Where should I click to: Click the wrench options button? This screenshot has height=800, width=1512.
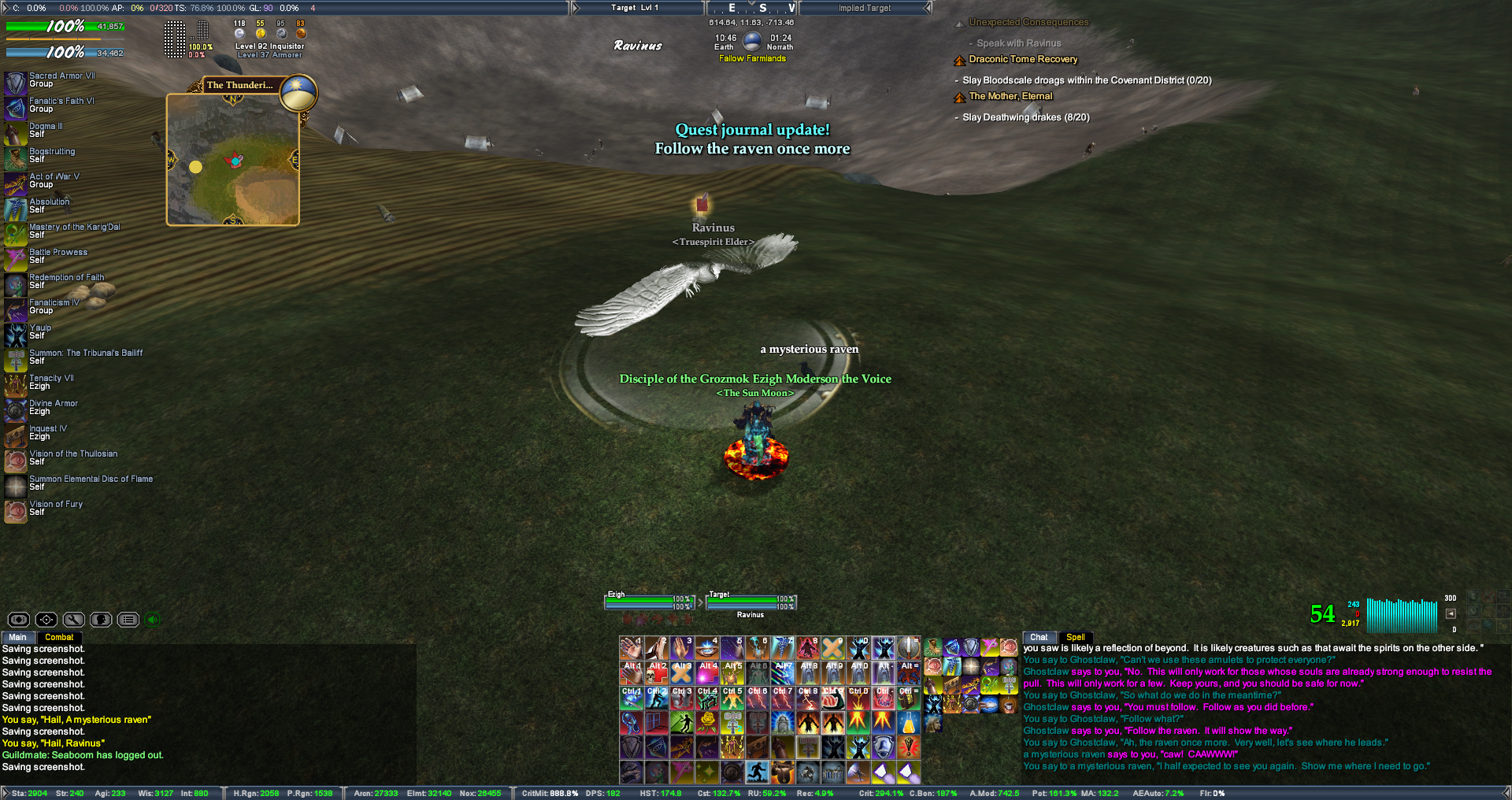click(74, 620)
